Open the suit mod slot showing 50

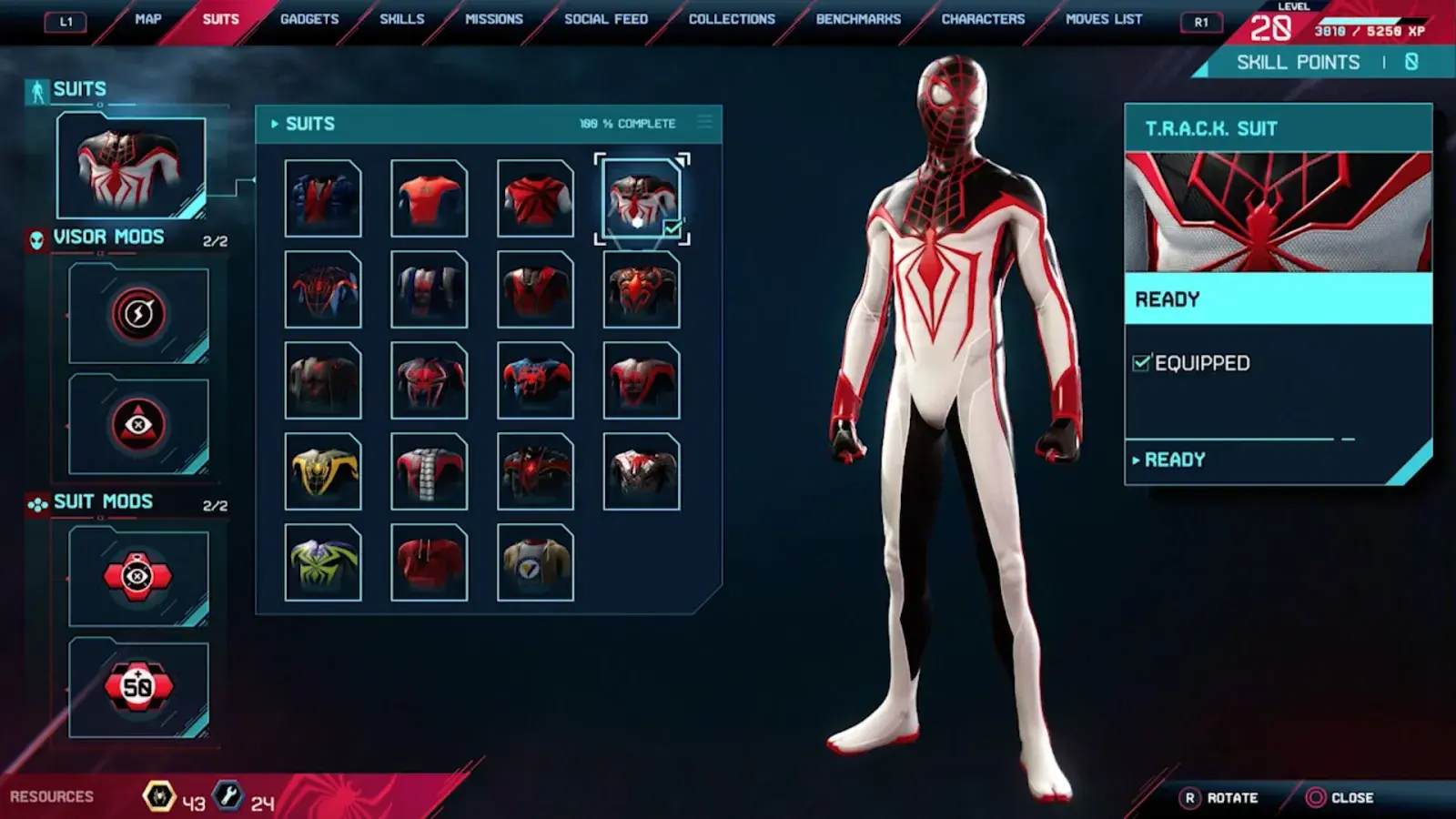click(x=138, y=687)
